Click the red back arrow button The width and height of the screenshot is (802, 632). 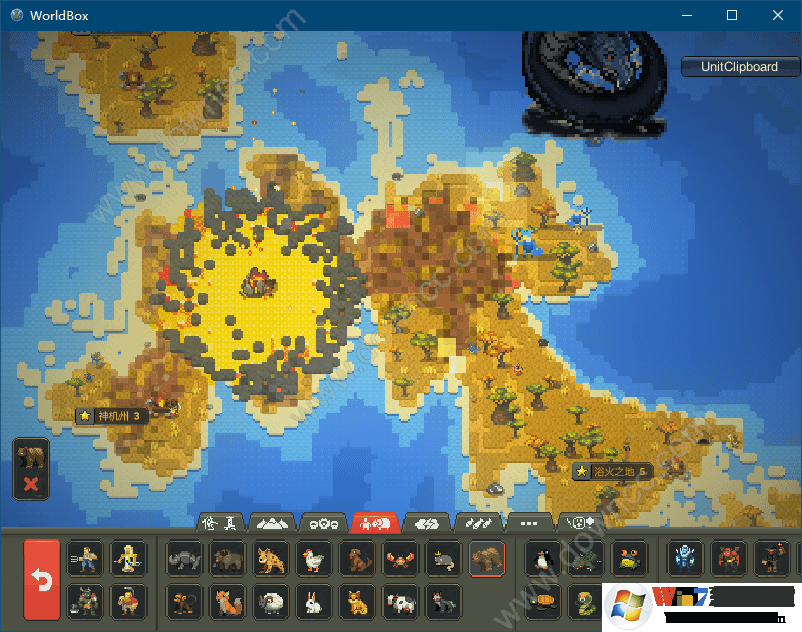click(42, 580)
